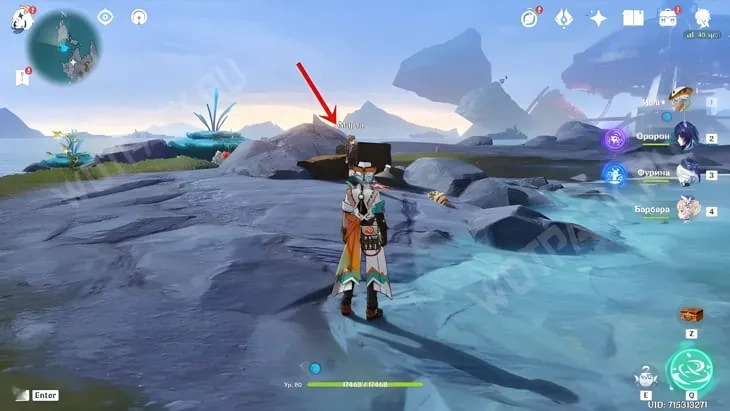730x411 pixels.
Task: Select the active character in party slot 1
Action: pyautogui.click(x=686, y=101)
